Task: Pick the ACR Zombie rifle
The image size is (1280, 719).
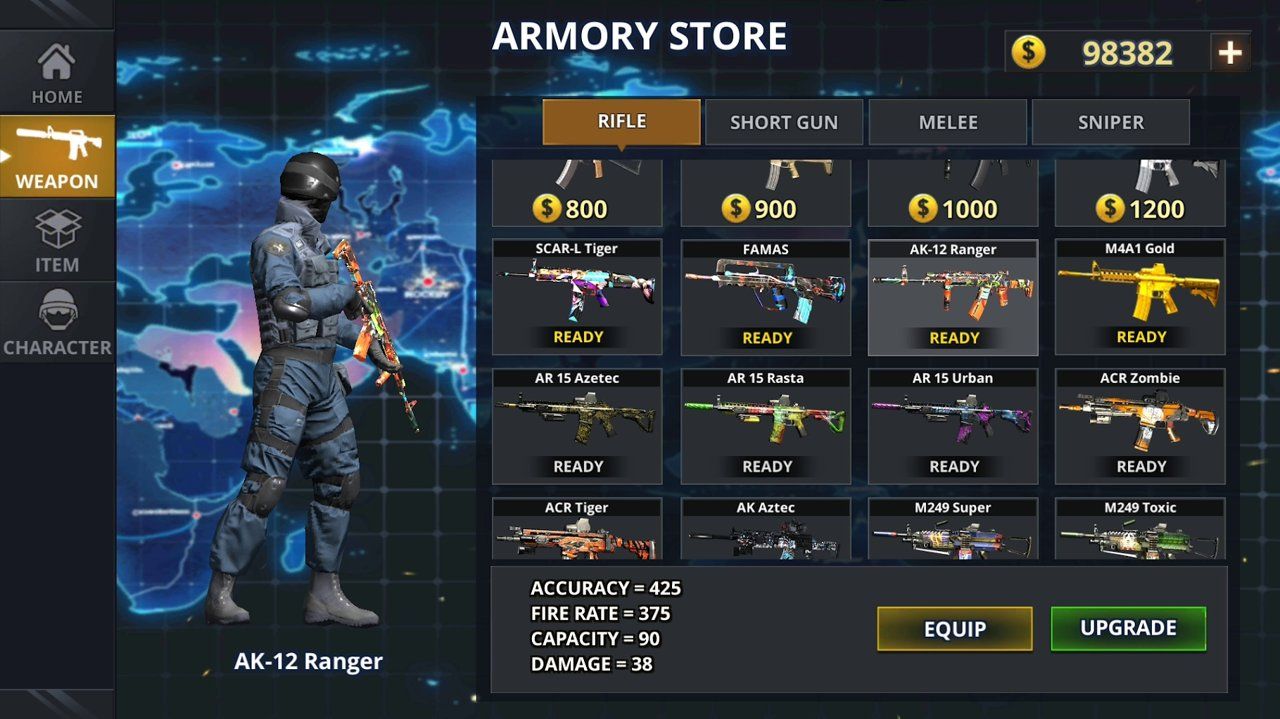Action: coord(1140,426)
